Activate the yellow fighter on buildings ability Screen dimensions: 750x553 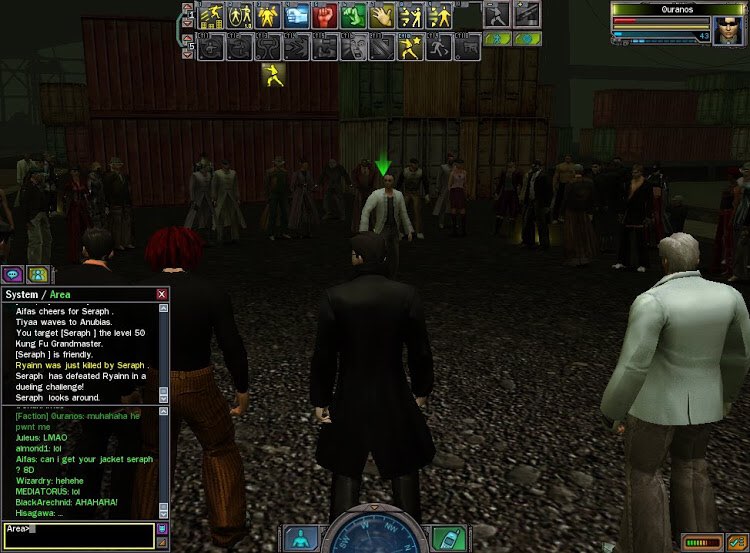point(211,16)
